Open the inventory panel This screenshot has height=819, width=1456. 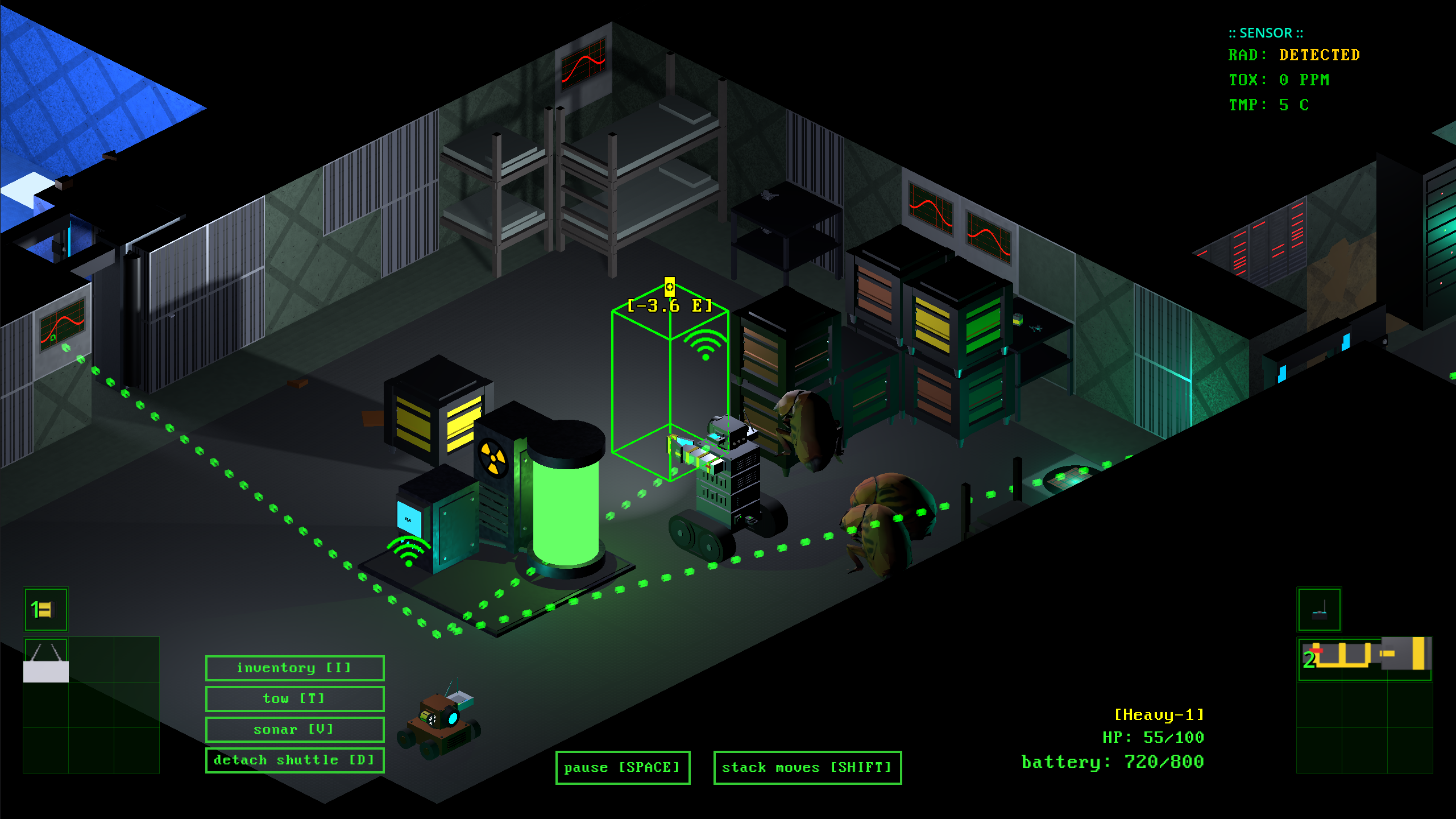point(294,668)
